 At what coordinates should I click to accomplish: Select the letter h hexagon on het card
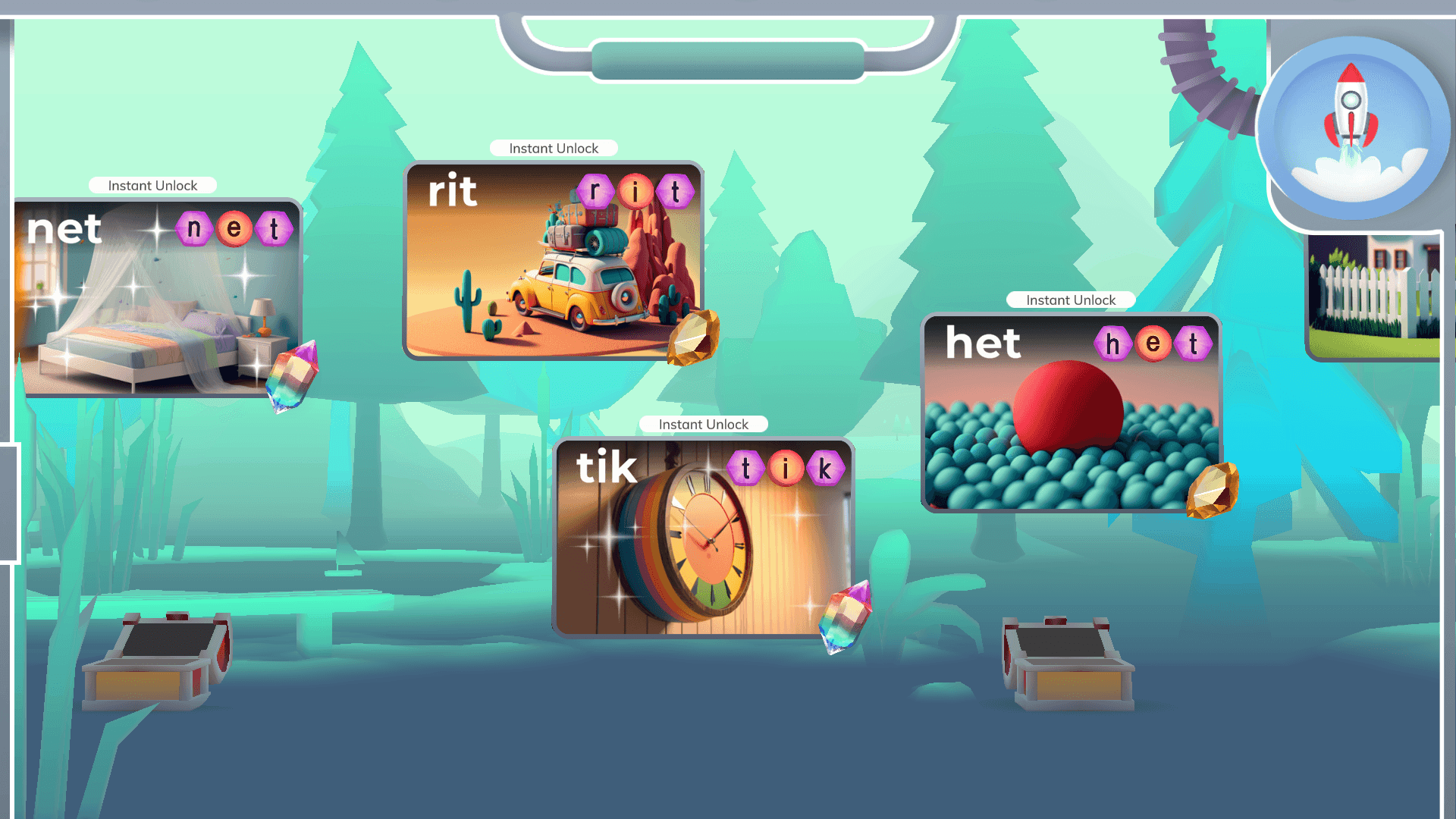(1114, 343)
